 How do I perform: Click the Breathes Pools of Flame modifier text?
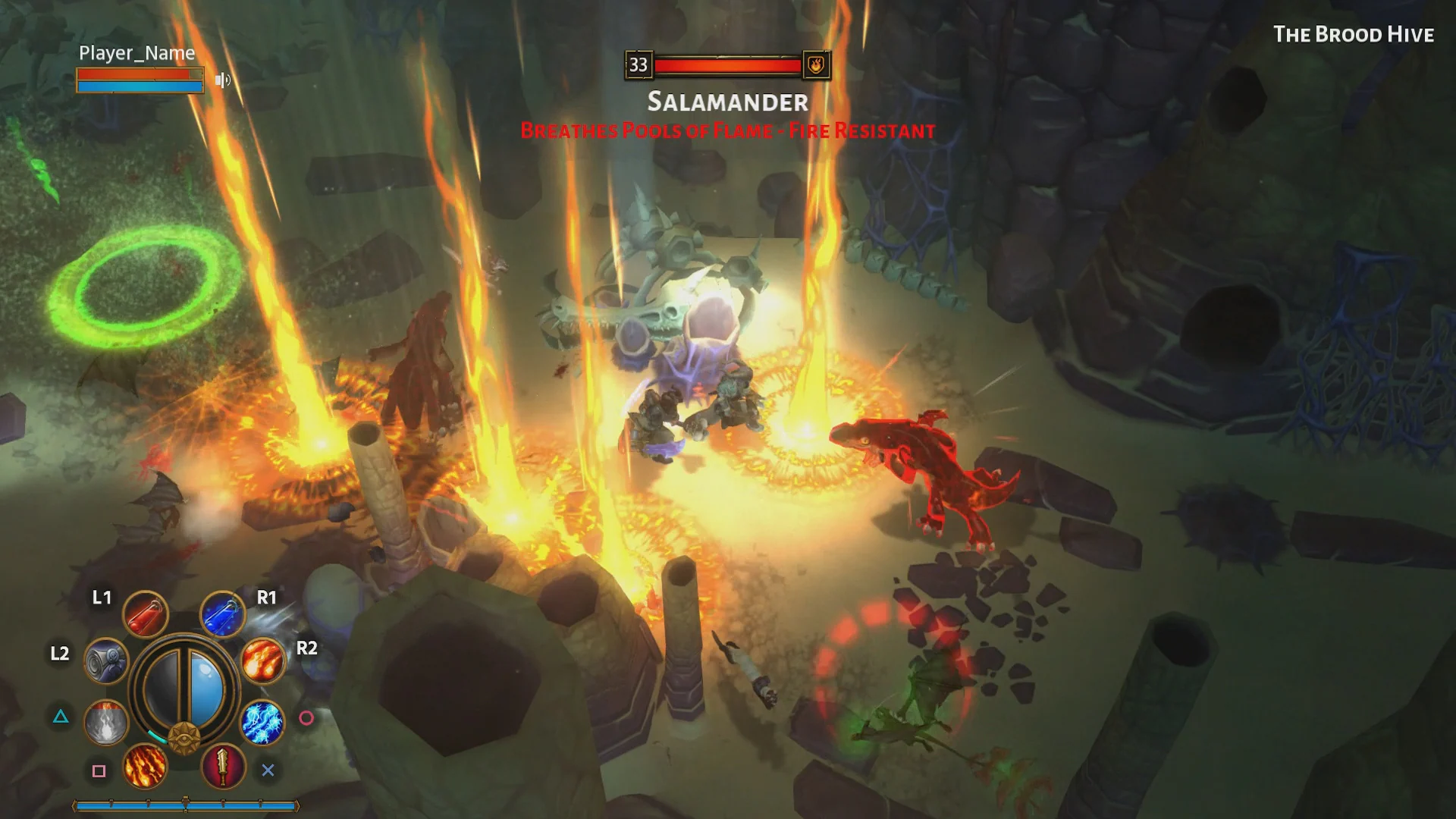click(x=726, y=130)
